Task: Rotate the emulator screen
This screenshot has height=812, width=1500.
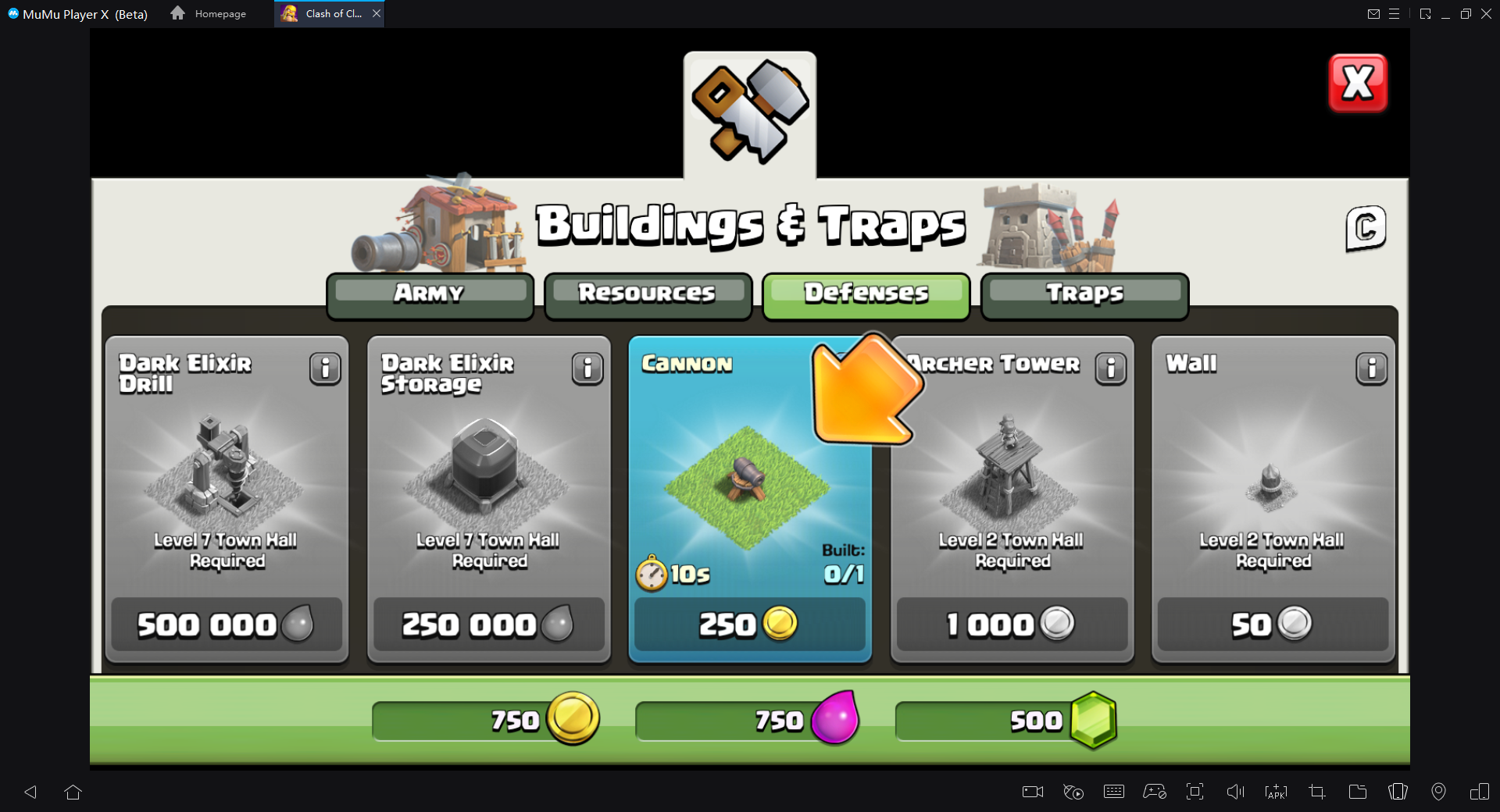Action: (1480, 792)
